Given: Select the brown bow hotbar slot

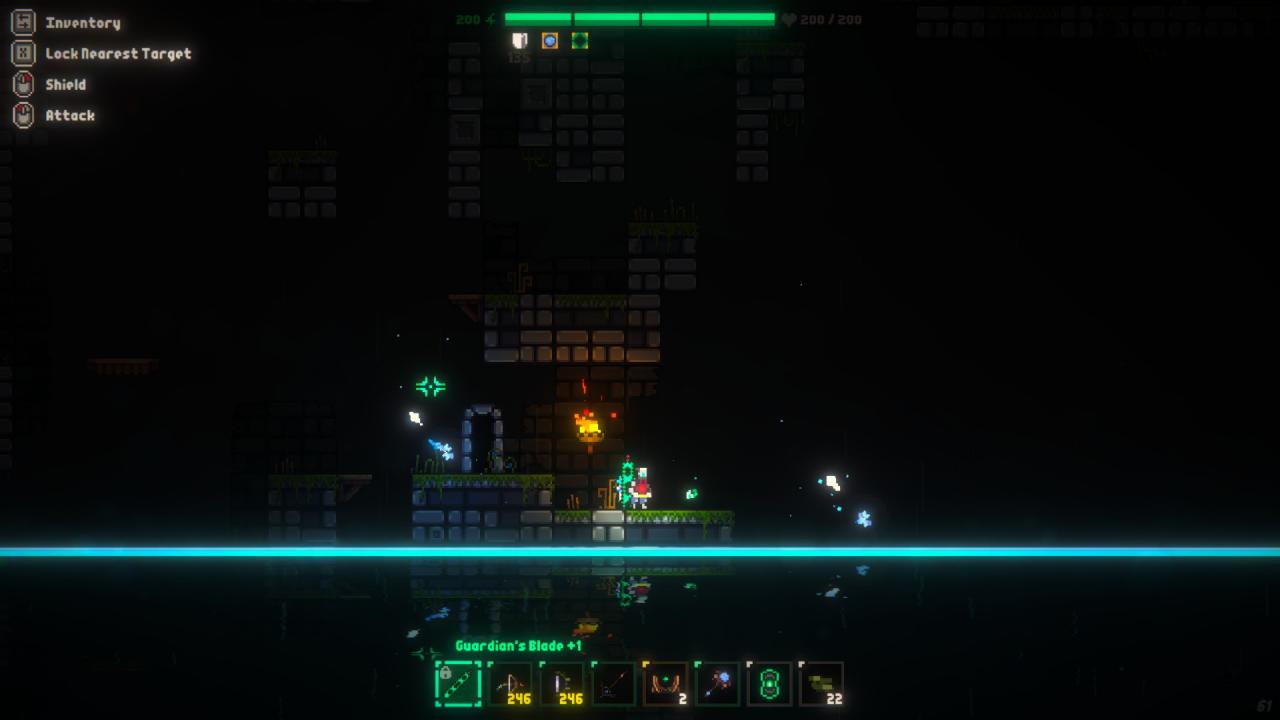Looking at the screenshot, I should coord(510,684).
